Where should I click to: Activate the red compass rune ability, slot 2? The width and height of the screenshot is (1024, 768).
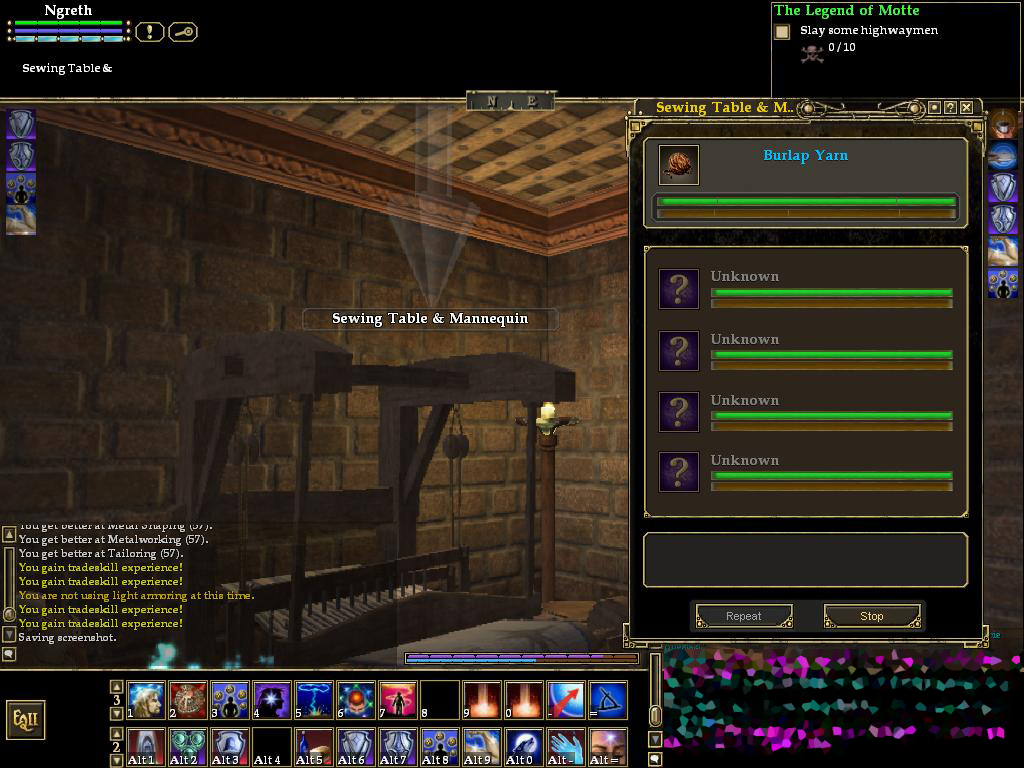(x=188, y=700)
